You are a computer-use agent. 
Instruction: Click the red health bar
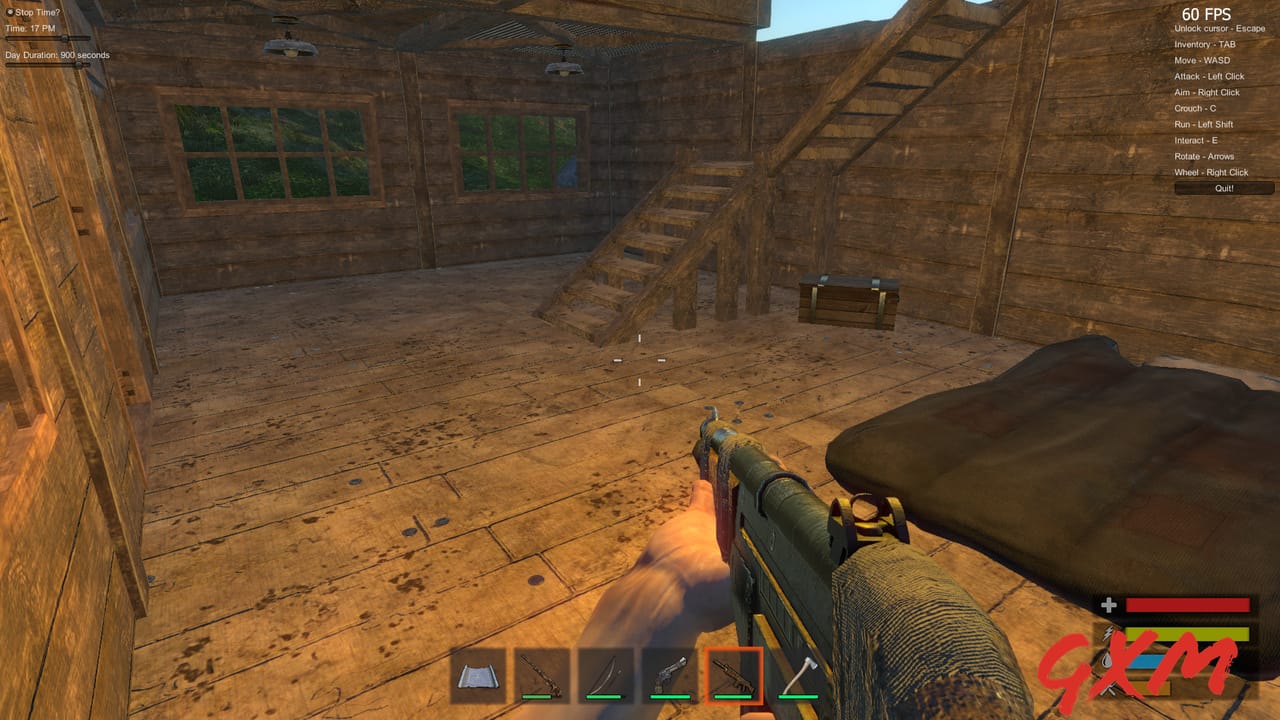pyautogui.click(x=1190, y=604)
